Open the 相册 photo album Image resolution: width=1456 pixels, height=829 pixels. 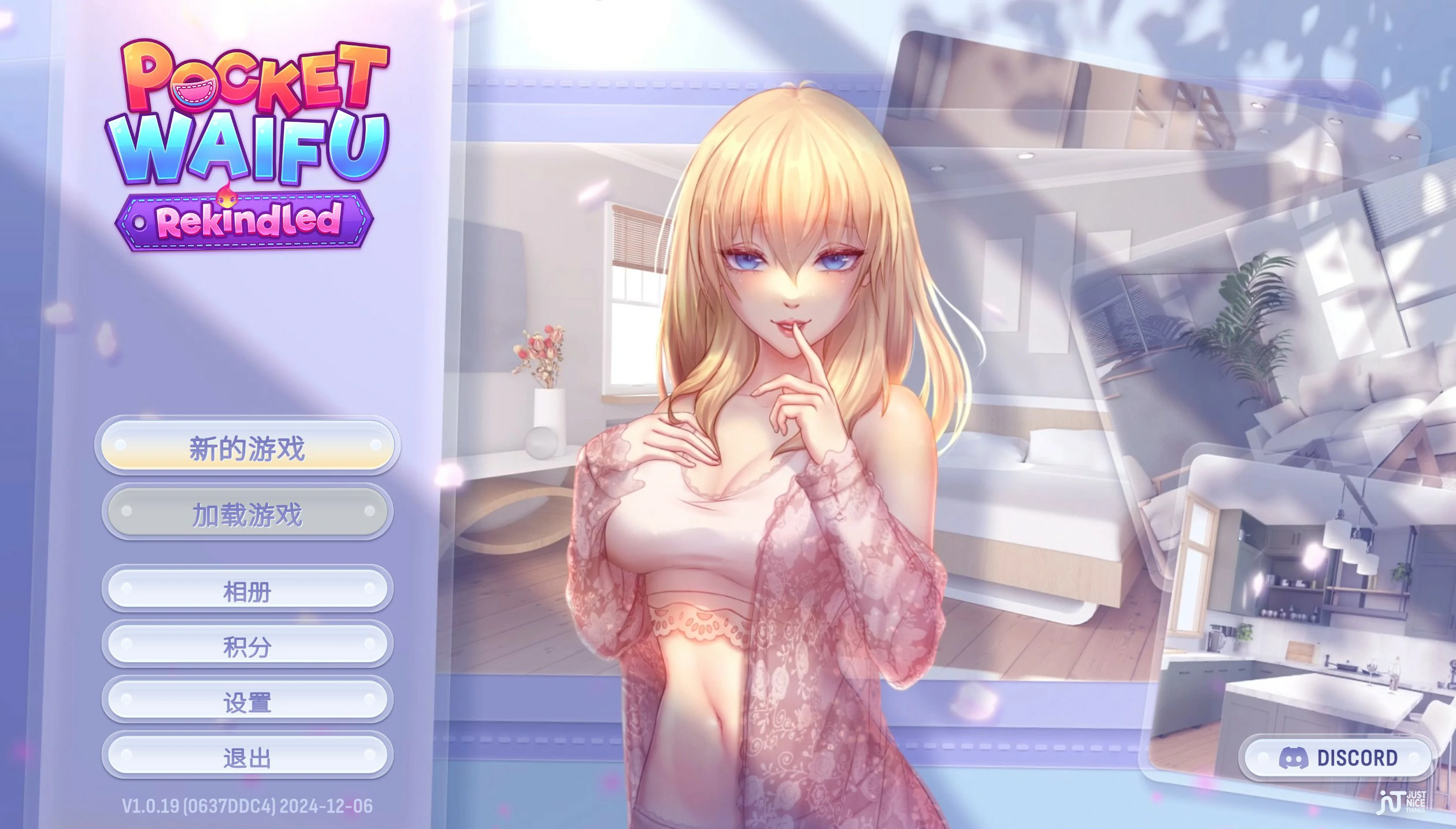click(x=247, y=590)
